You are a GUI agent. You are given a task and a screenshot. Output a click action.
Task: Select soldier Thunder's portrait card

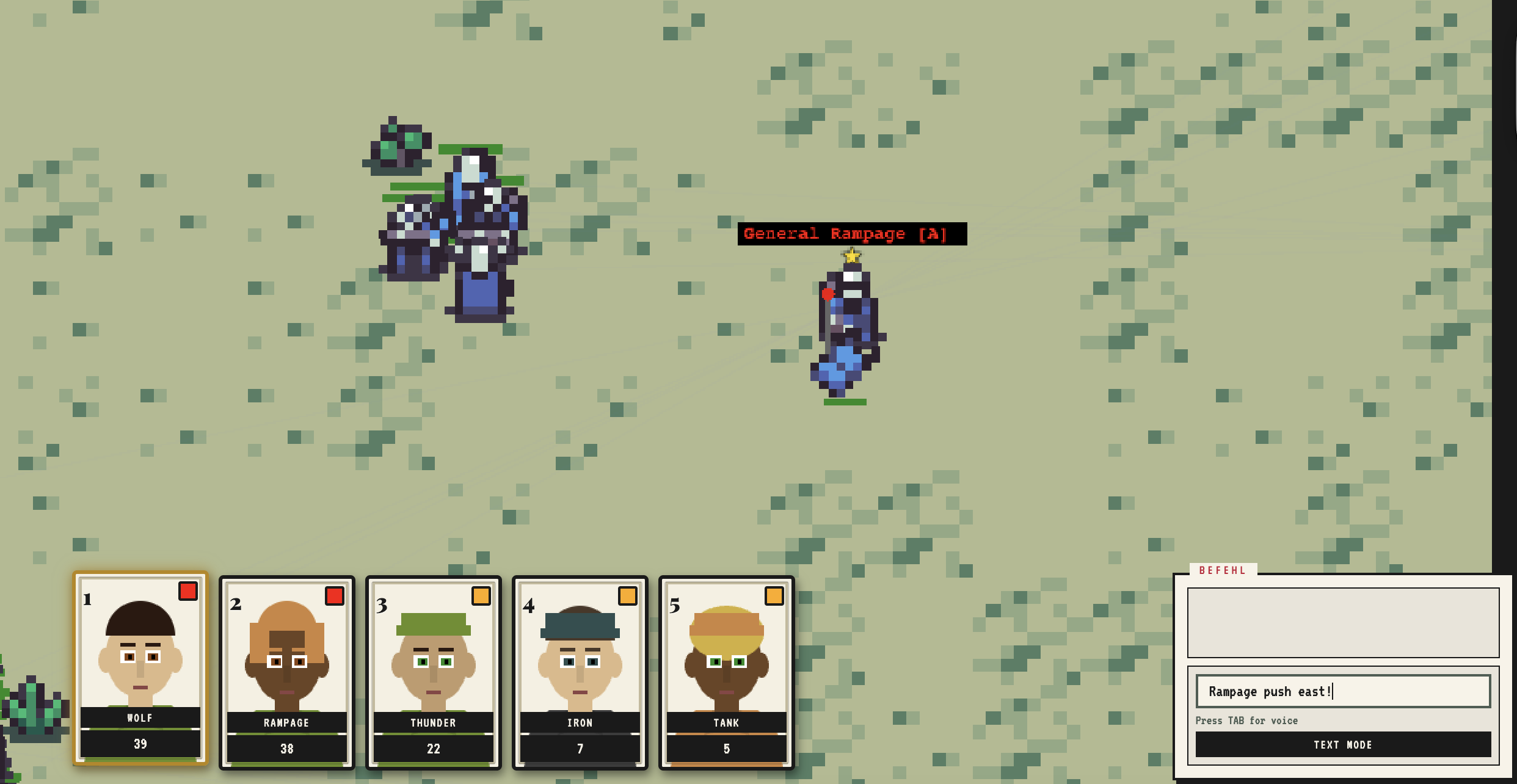(x=434, y=672)
